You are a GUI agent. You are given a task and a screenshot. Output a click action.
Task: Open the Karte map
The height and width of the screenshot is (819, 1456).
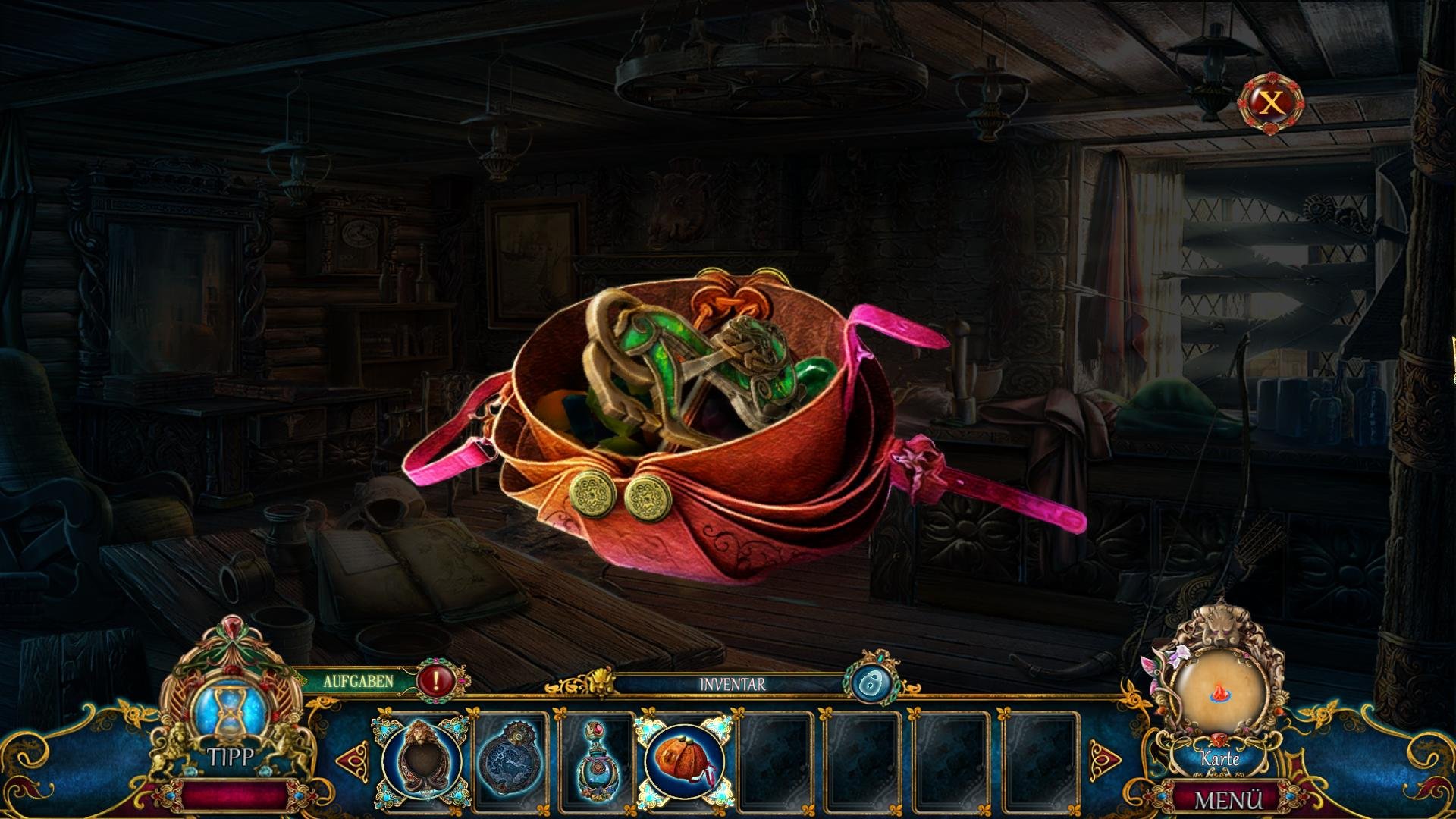1219,698
